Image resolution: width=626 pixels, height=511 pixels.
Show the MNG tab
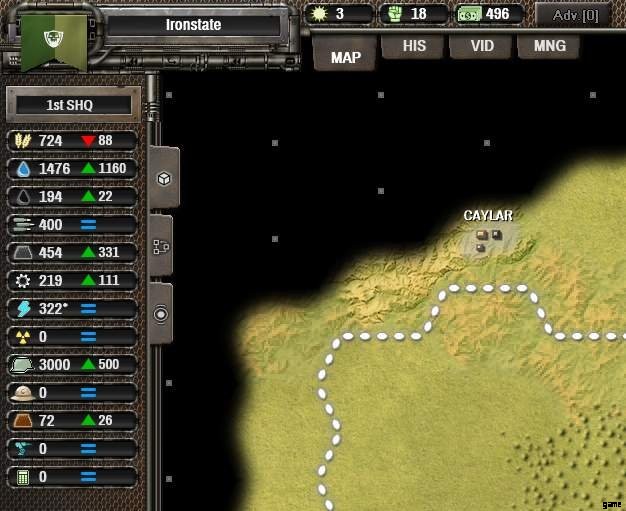click(550, 46)
